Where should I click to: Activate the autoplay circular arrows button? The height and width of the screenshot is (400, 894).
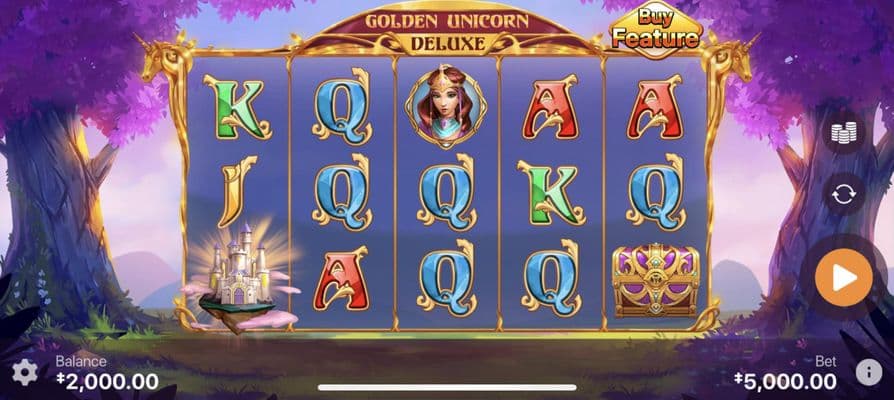tap(843, 194)
